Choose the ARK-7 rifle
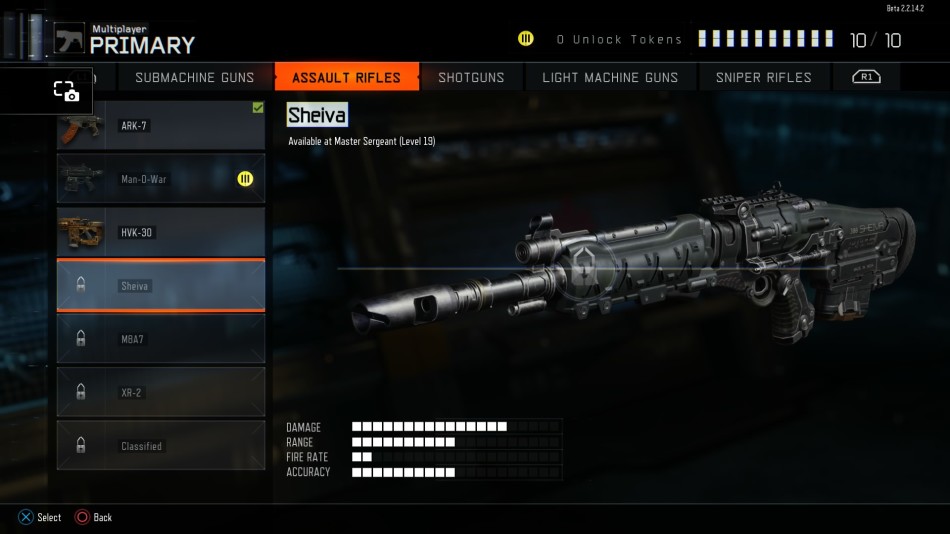 [161, 126]
